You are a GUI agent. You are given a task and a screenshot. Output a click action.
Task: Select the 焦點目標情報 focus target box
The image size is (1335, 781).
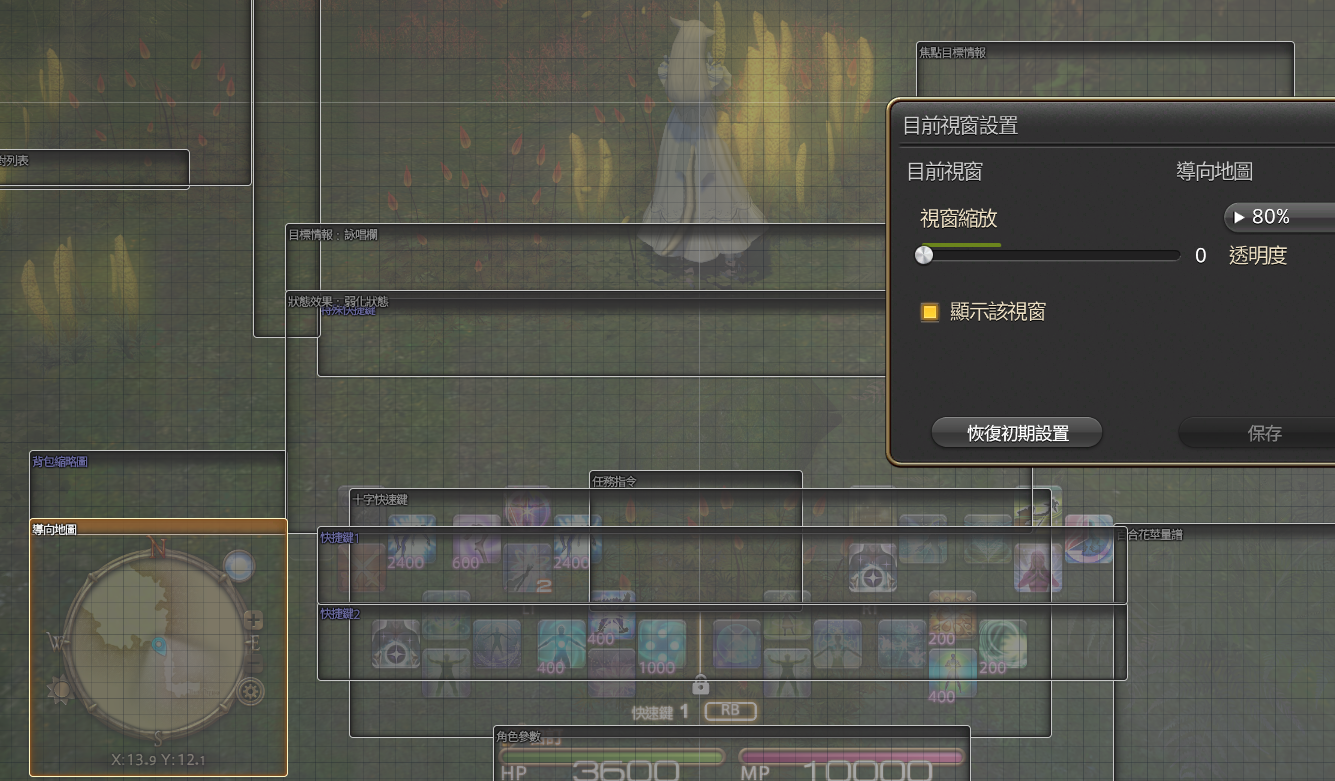point(1105,68)
